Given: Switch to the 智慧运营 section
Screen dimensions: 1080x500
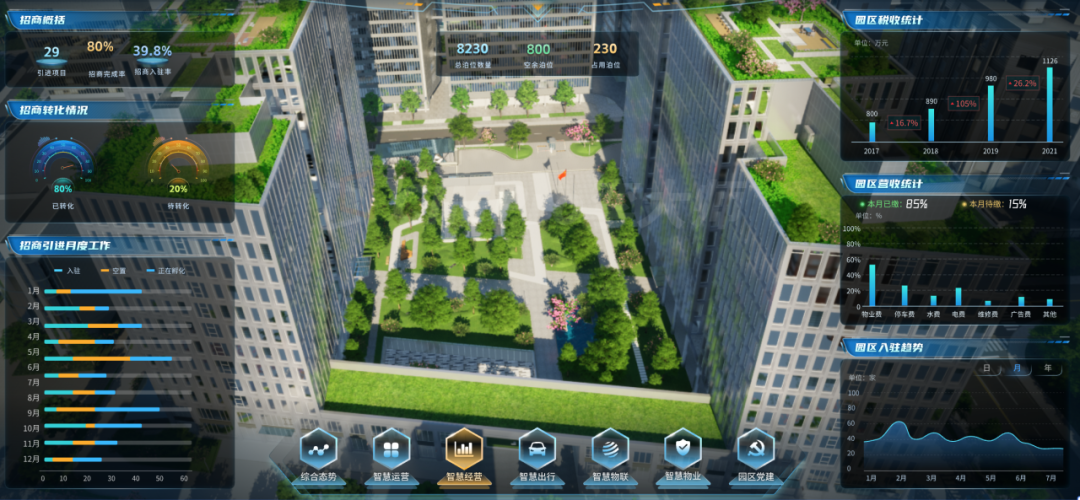Looking at the screenshot, I should [392, 451].
